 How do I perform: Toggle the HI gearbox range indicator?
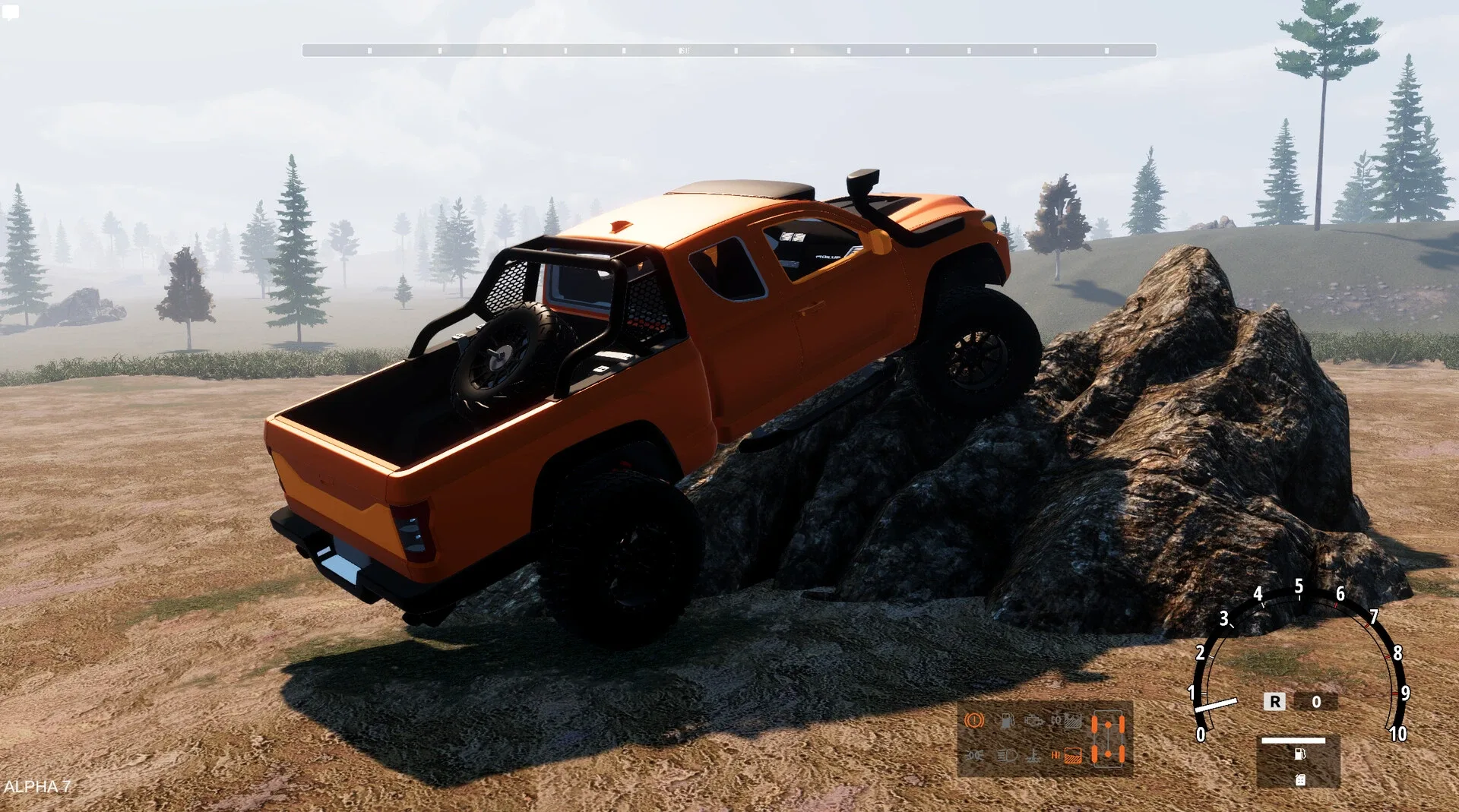pos(1055,755)
